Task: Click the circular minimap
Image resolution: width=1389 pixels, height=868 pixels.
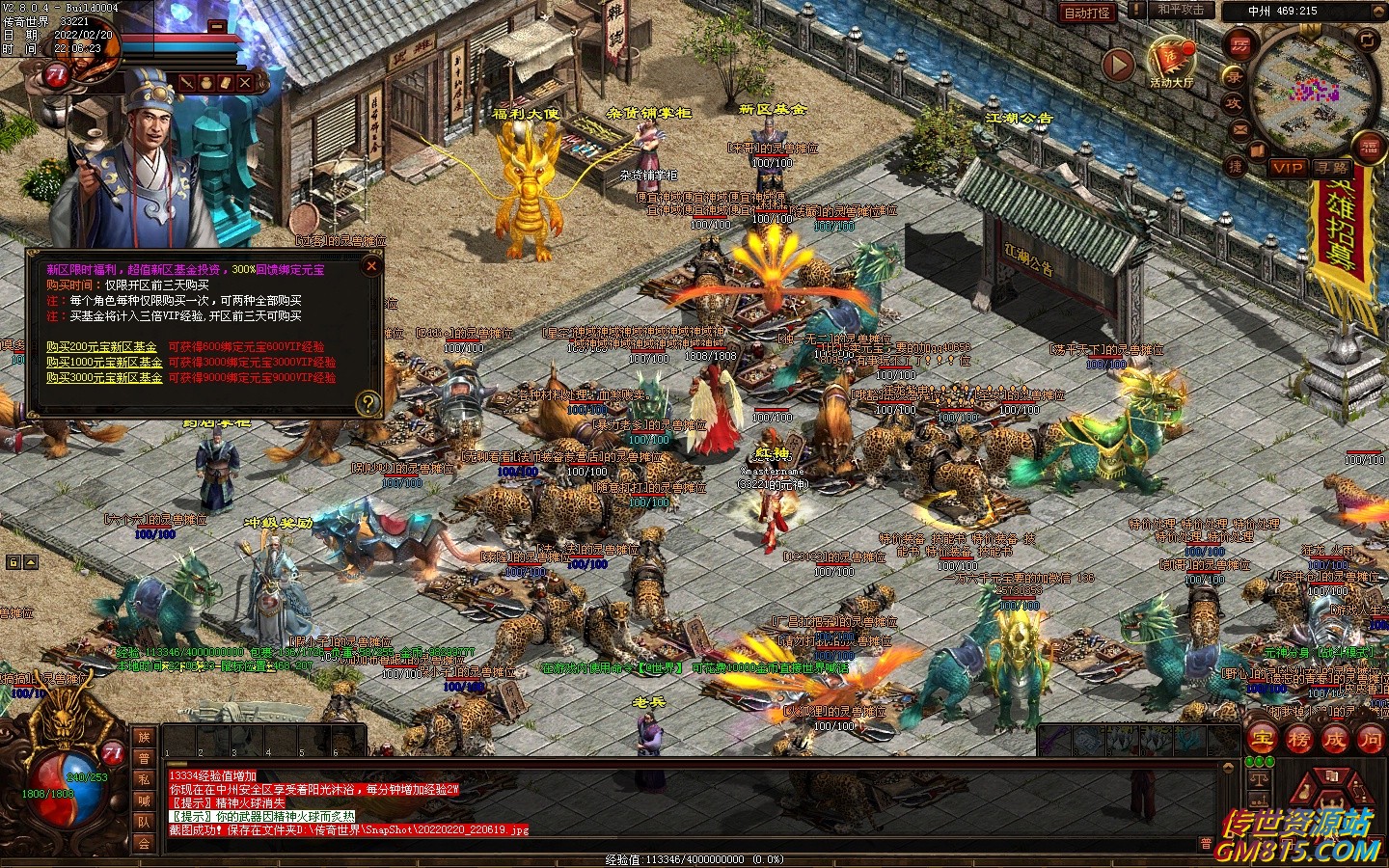Action: point(1313,90)
